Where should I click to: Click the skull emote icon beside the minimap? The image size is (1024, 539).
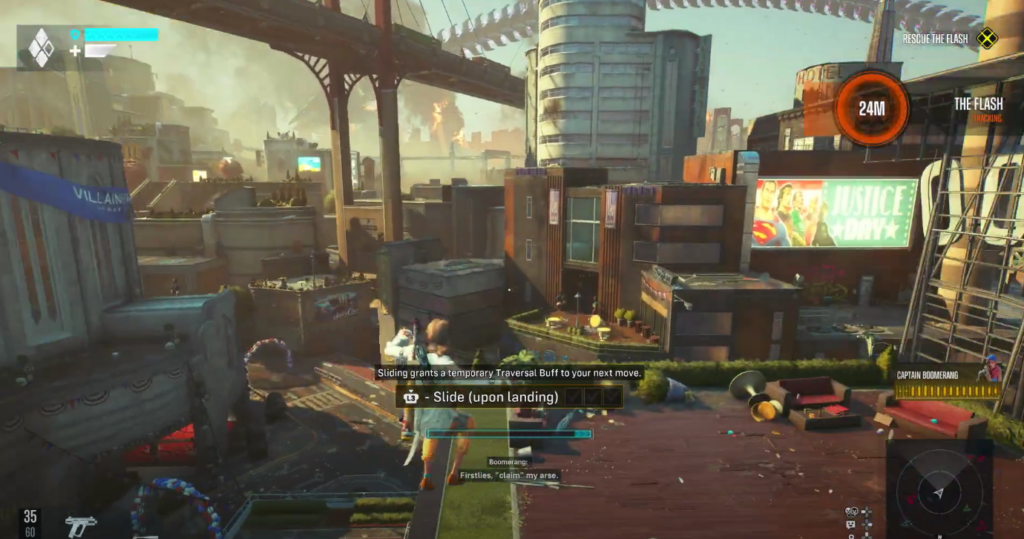pos(851,512)
